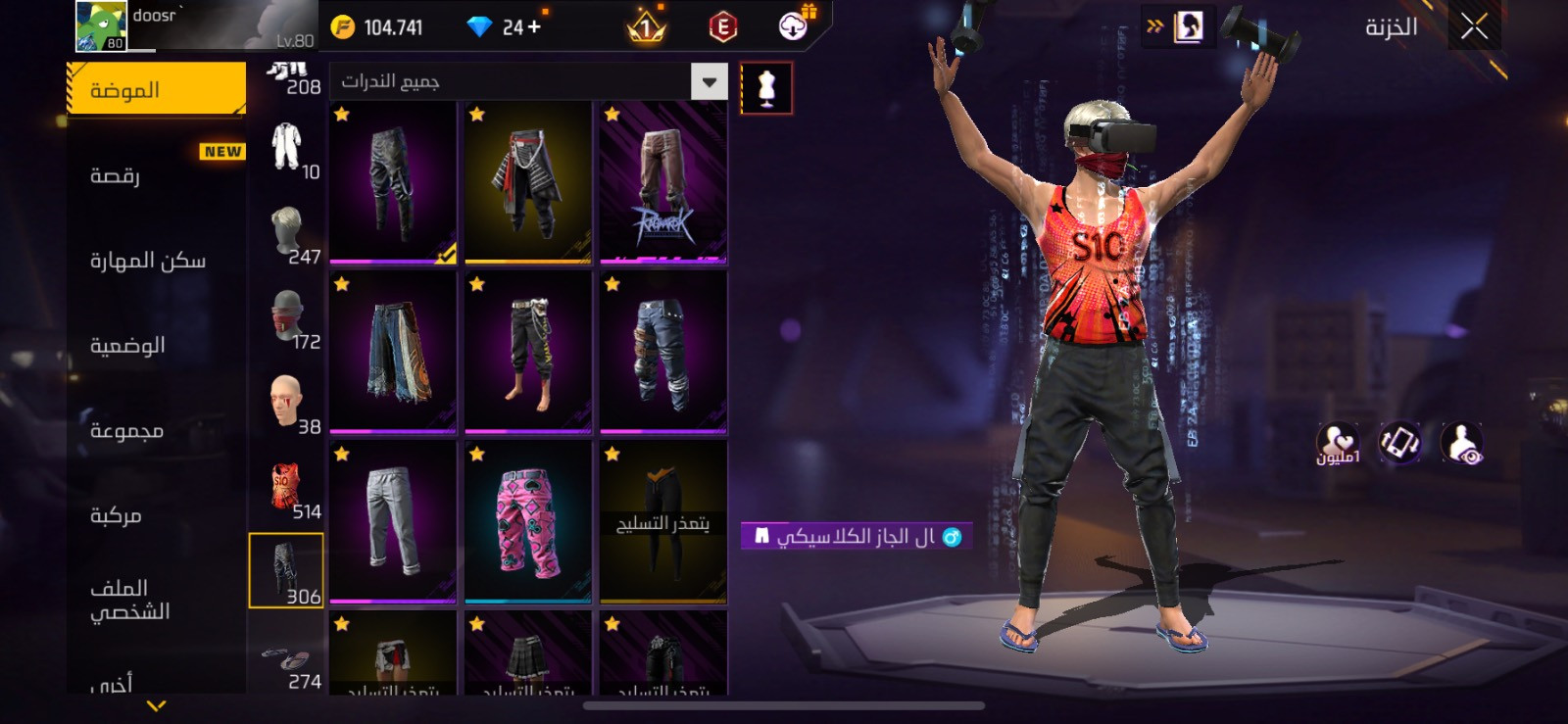The width and height of the screenshot is (1568, 724).
Task: Equip the pink card-suit pants
Action: pos(528,521)
